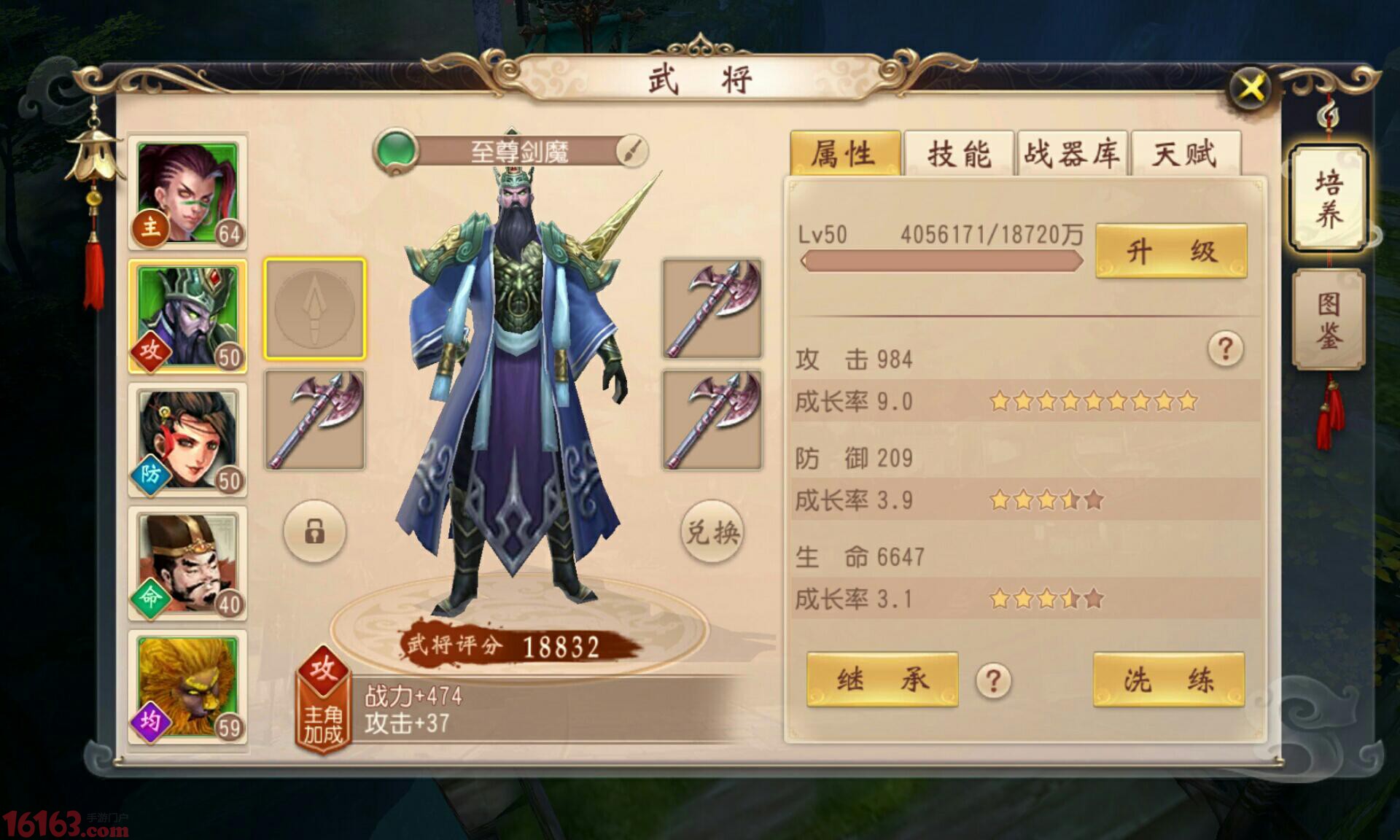Click the empty highlighted equipment slot

click(315, 309)
